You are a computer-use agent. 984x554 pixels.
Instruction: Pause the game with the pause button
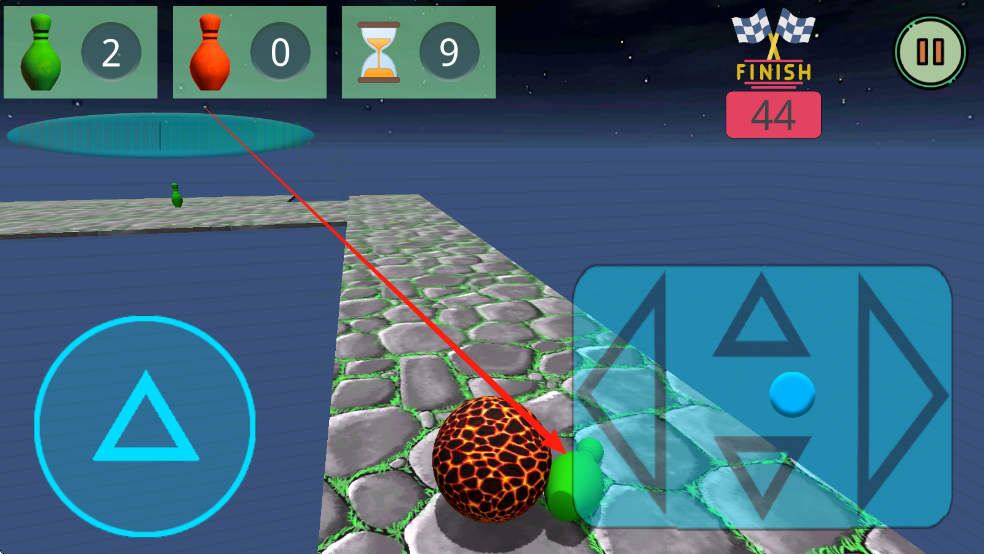pyautogui.click(x=930, y=51)
